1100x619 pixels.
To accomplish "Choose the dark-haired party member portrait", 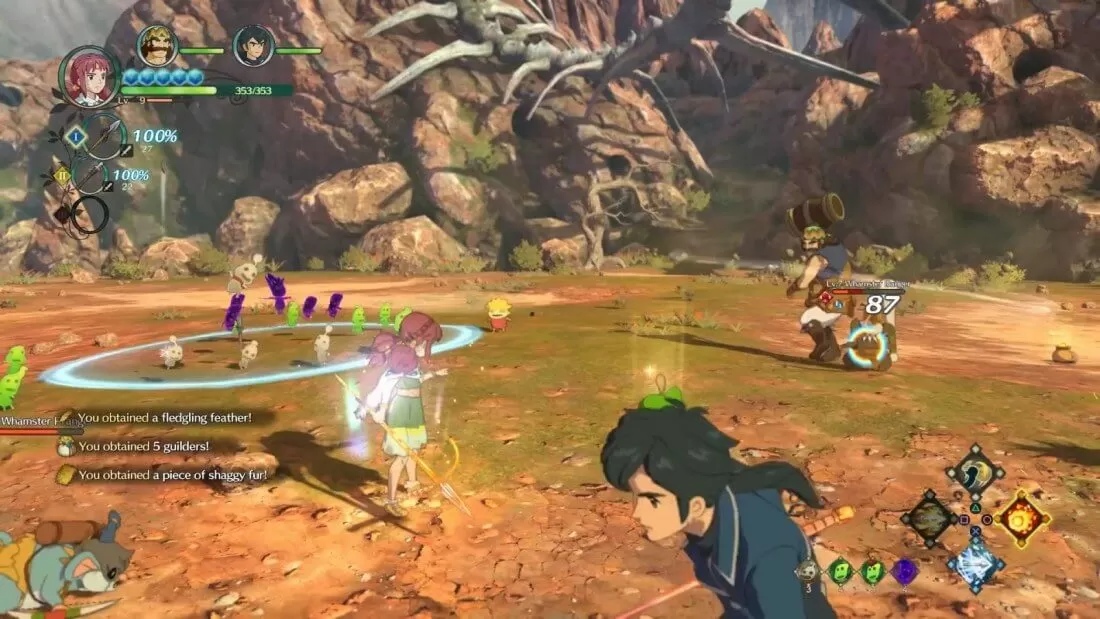I will [x=253, y=46].
